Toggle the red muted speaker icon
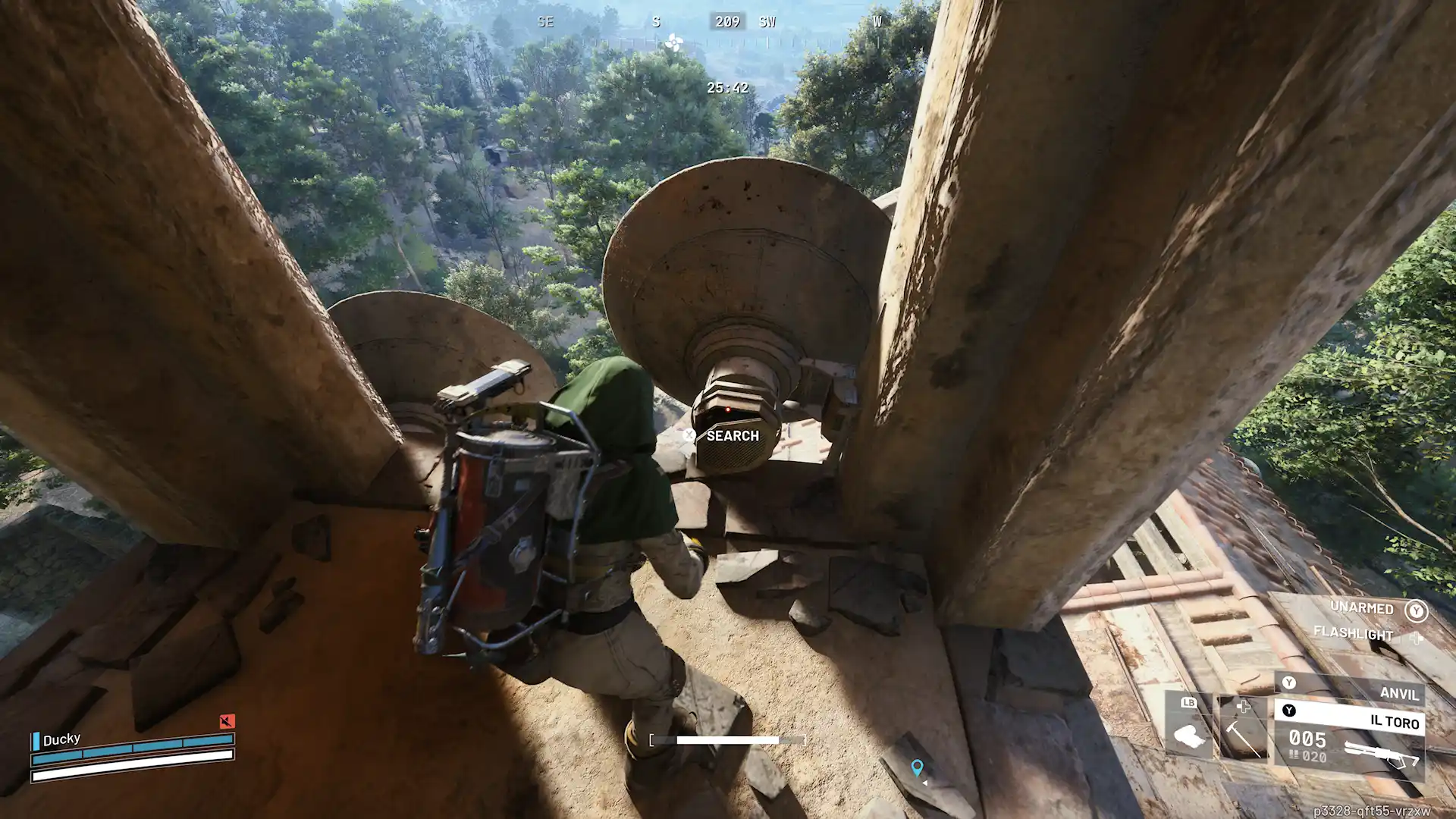 click(227, 720)
